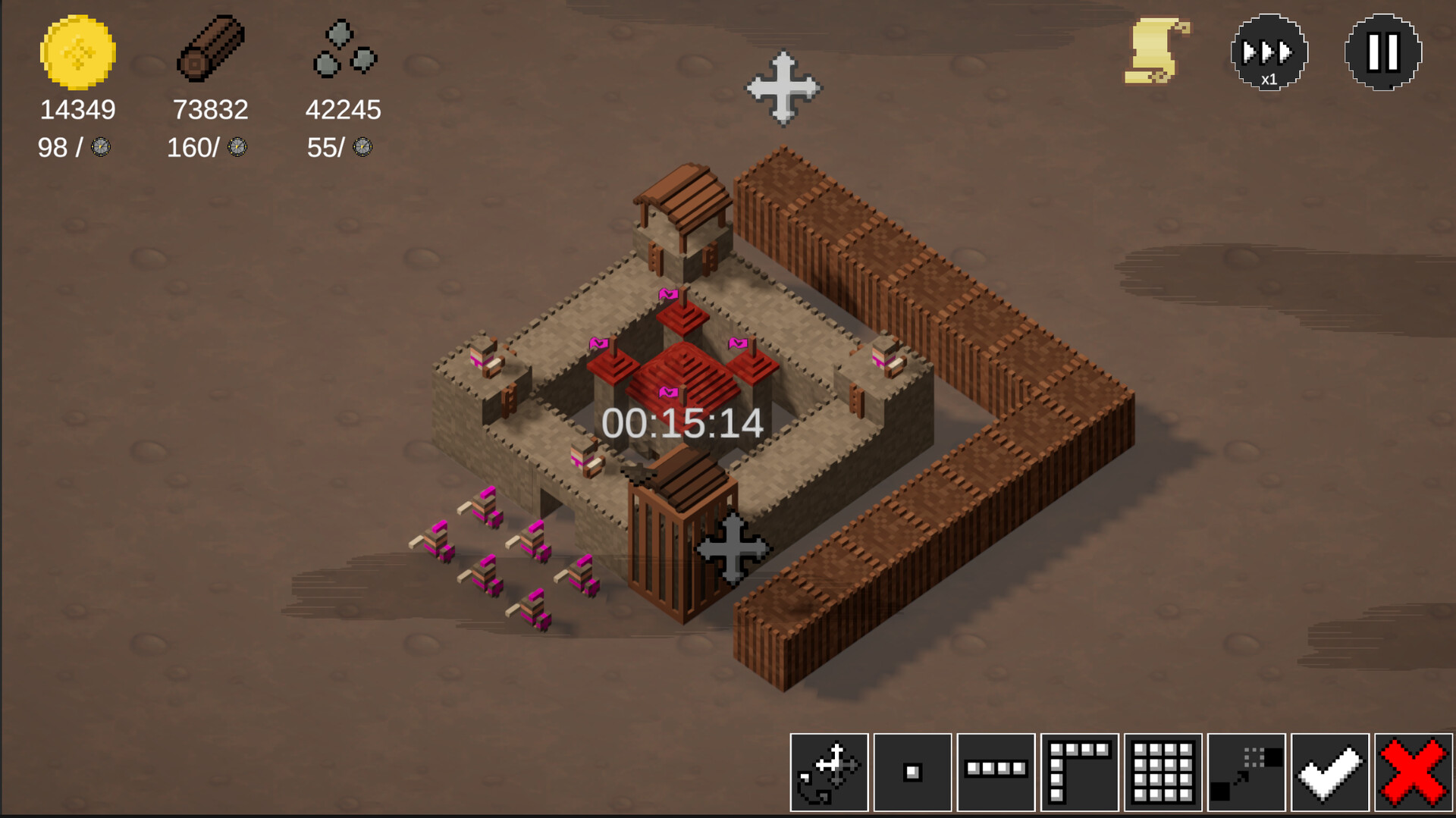The height and width of the screenshot is (818, 1456).
Task: Select the straight line wall placement tool
Action: click(x=996, y=773)
